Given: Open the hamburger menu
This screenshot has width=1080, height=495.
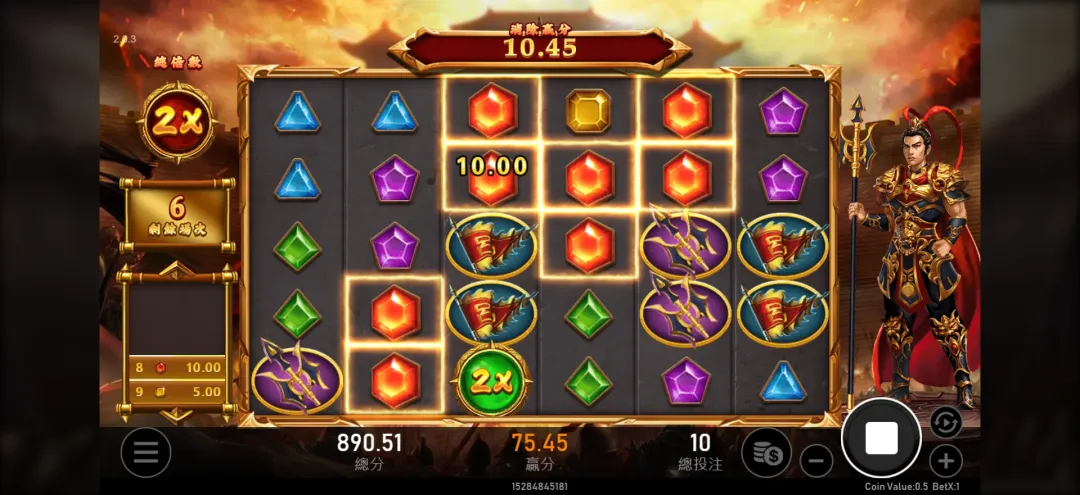Looking at the screenshot, I should (146, 452).
